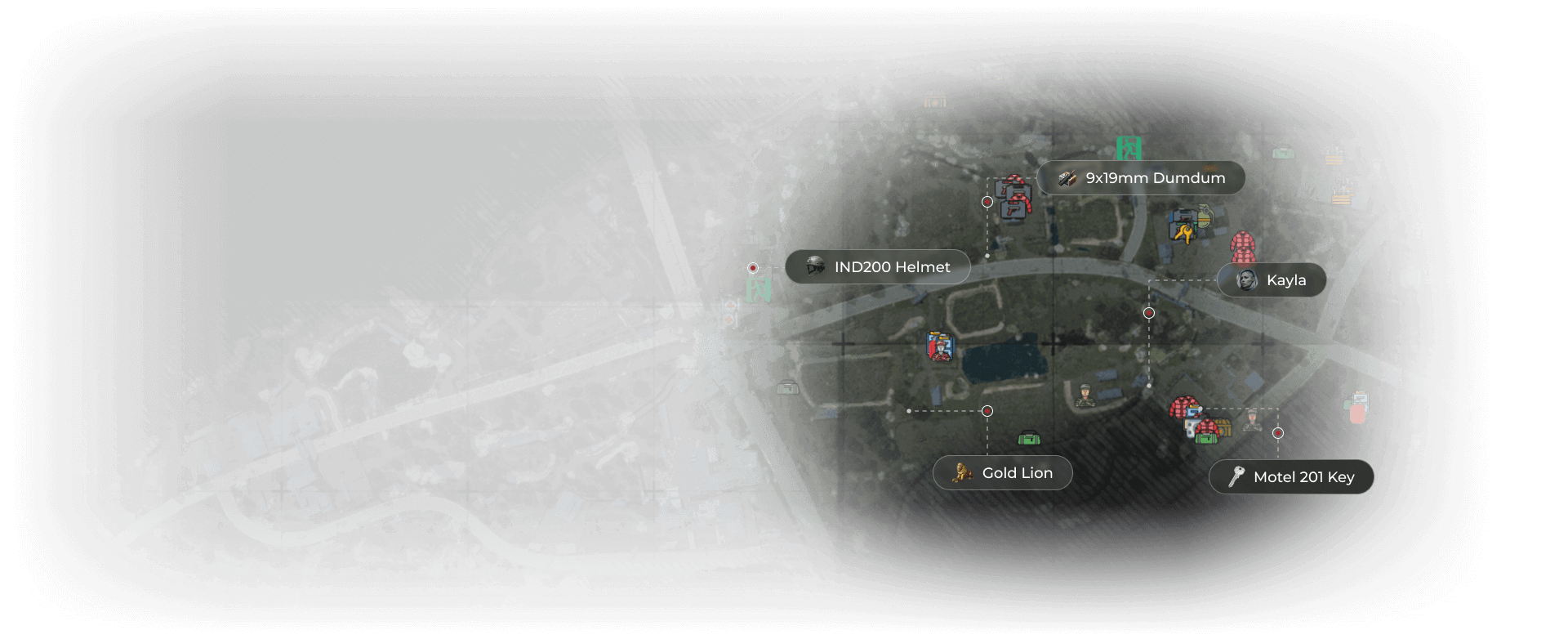
Task: Click the helmet icon inside the IND200 Helmet label
Action: (x=814, y=266)
